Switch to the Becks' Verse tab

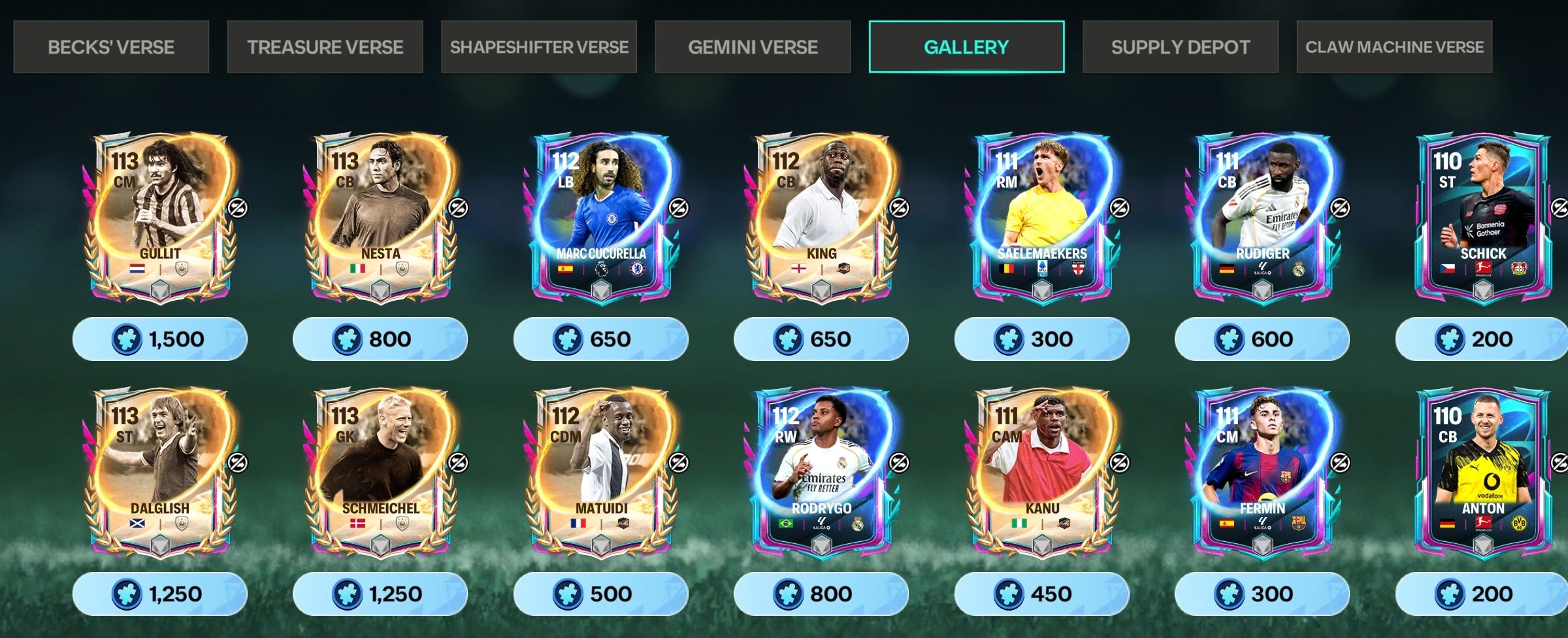point(111,47)
